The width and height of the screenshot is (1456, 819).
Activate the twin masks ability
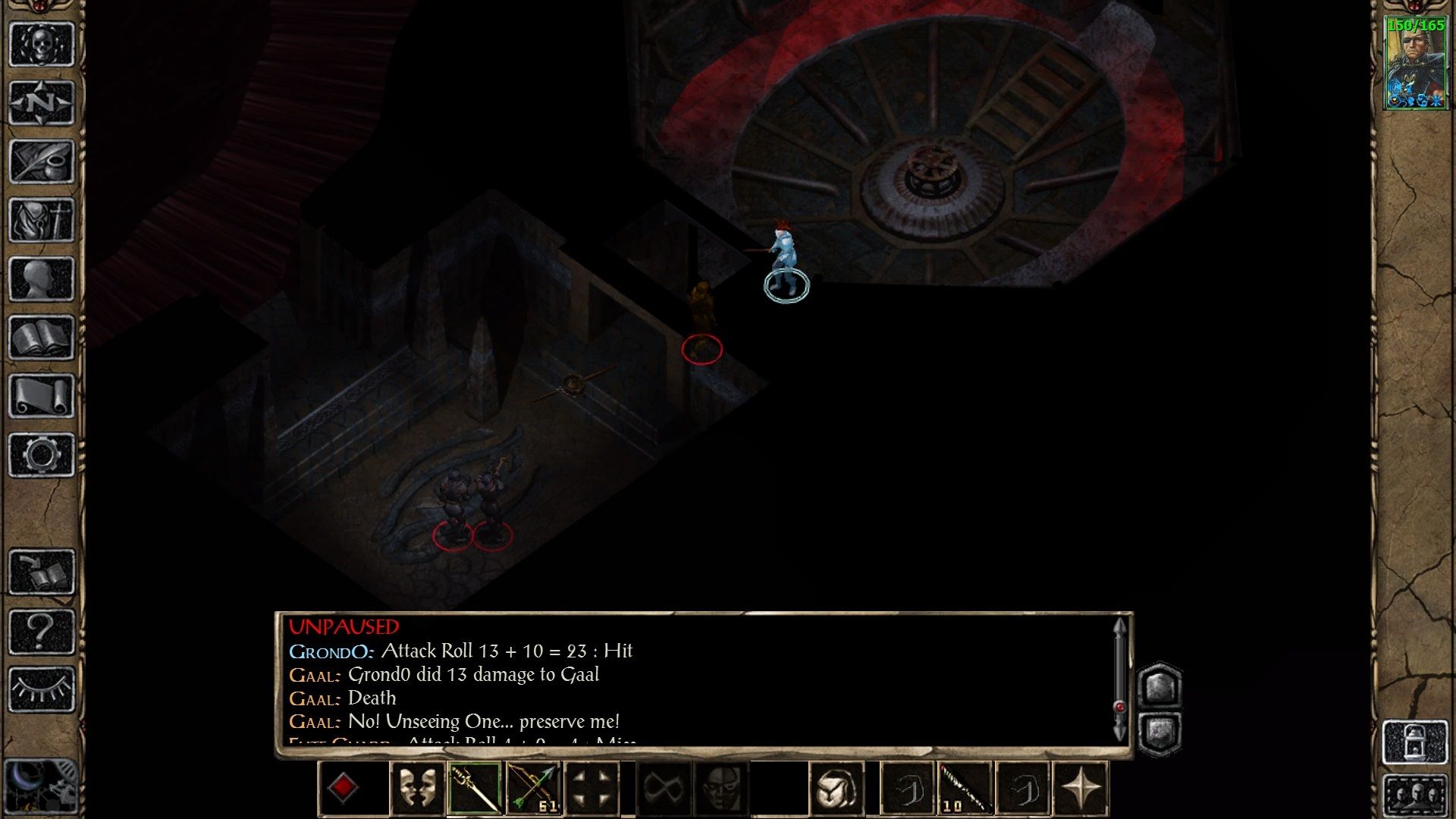(416, 789)
